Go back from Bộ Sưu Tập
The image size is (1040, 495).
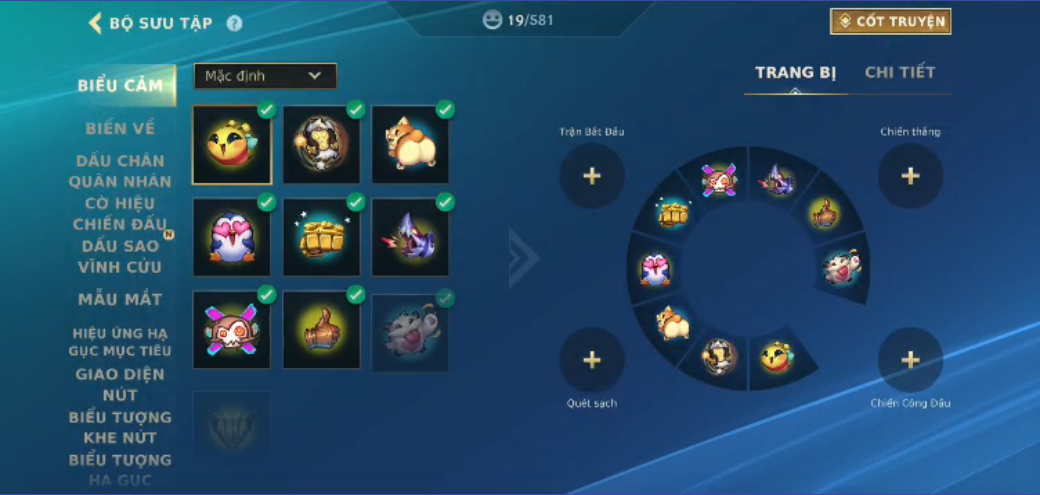click(x=96, y=23)
